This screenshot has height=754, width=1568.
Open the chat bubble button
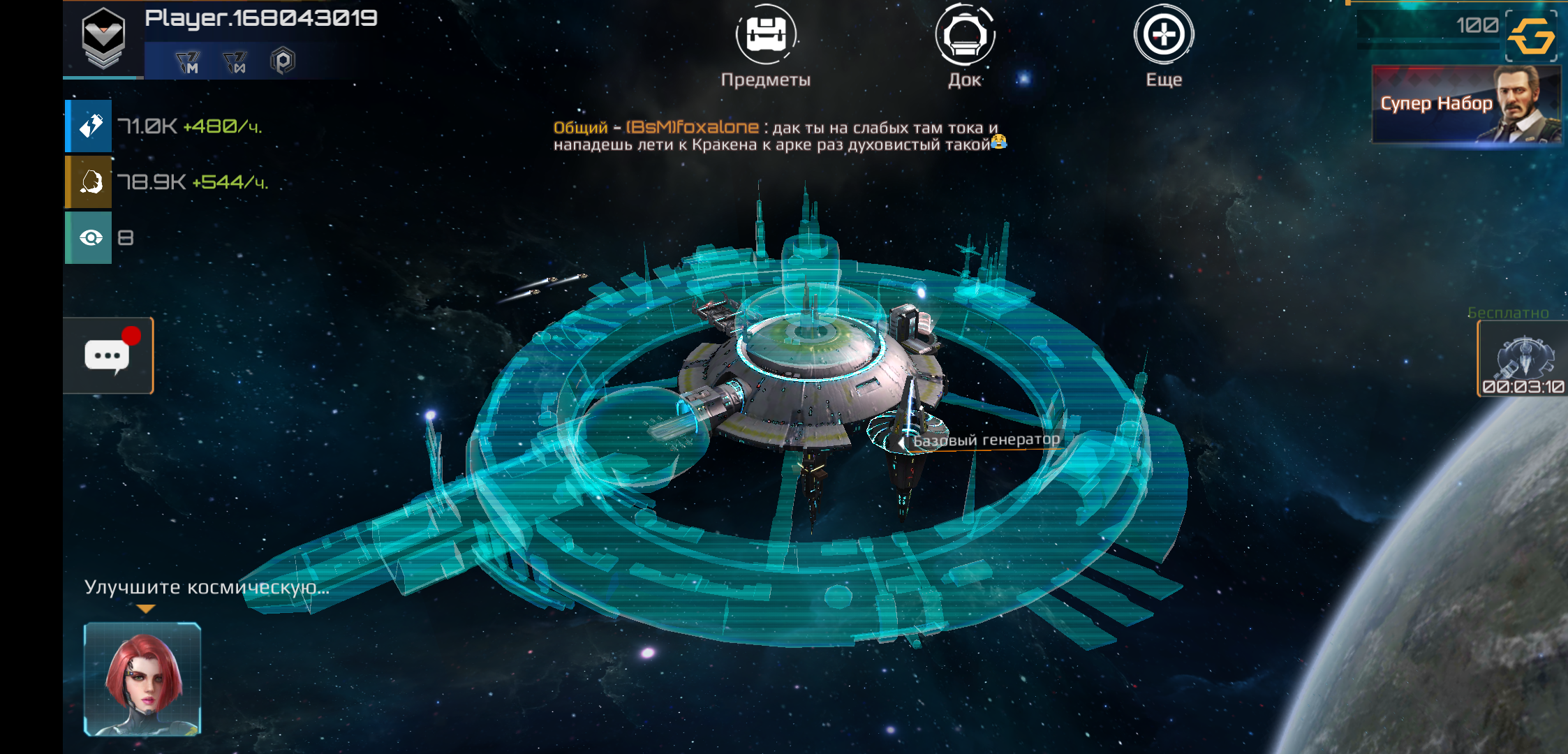(x=108, y=355)
